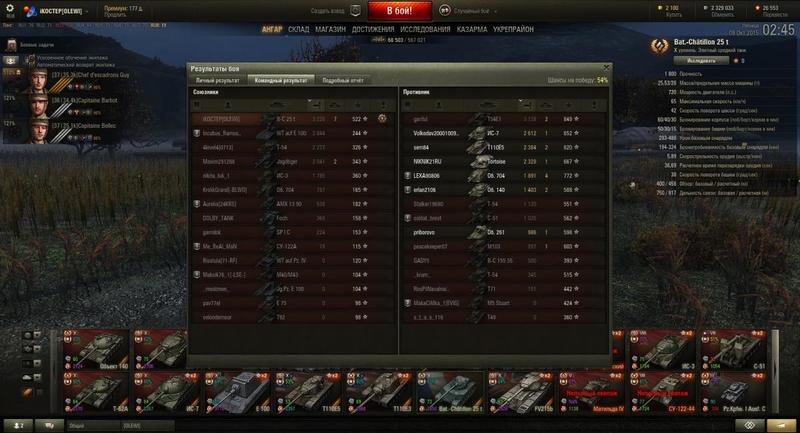Viewport: 800px width, 433px height.
Task: Open the ИССЛЕДОВАНИЯ research section
Action: coord(427,30)
